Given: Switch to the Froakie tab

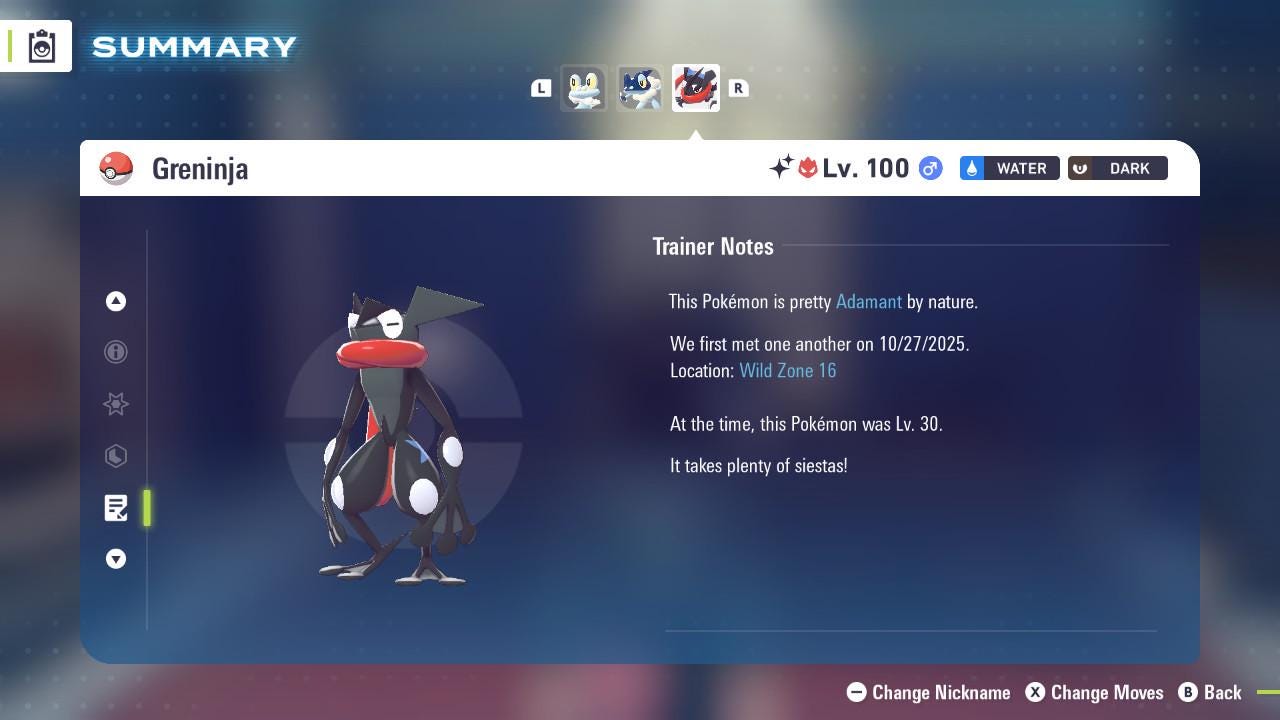Looking at the screenshot, I should point(584,88).
